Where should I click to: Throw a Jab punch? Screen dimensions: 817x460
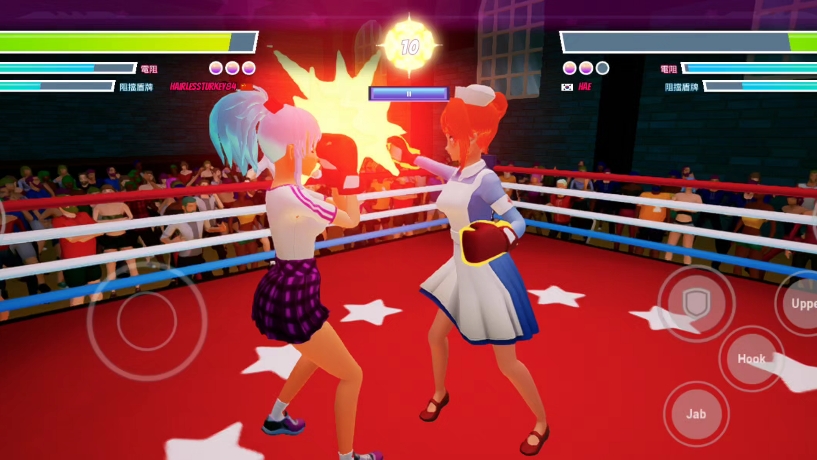click(696, 413)
